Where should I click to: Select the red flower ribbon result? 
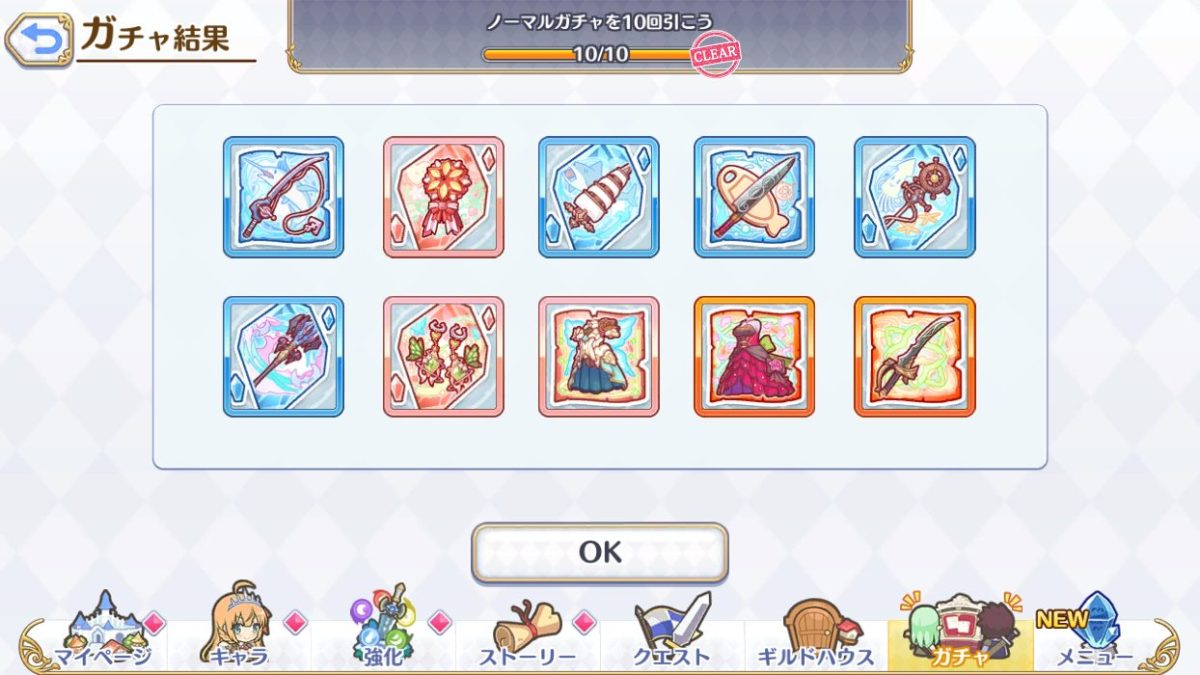click(x=443, y=197)
